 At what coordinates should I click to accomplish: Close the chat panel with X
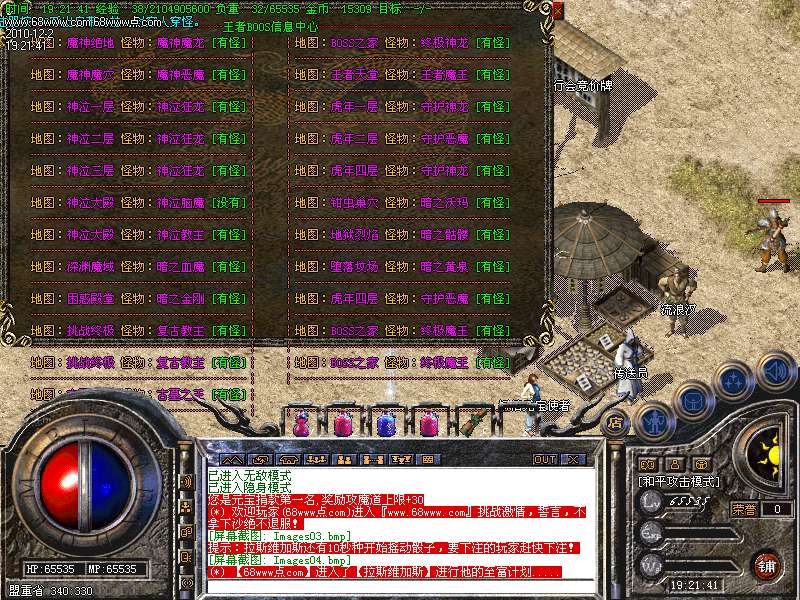pos(573,459)
